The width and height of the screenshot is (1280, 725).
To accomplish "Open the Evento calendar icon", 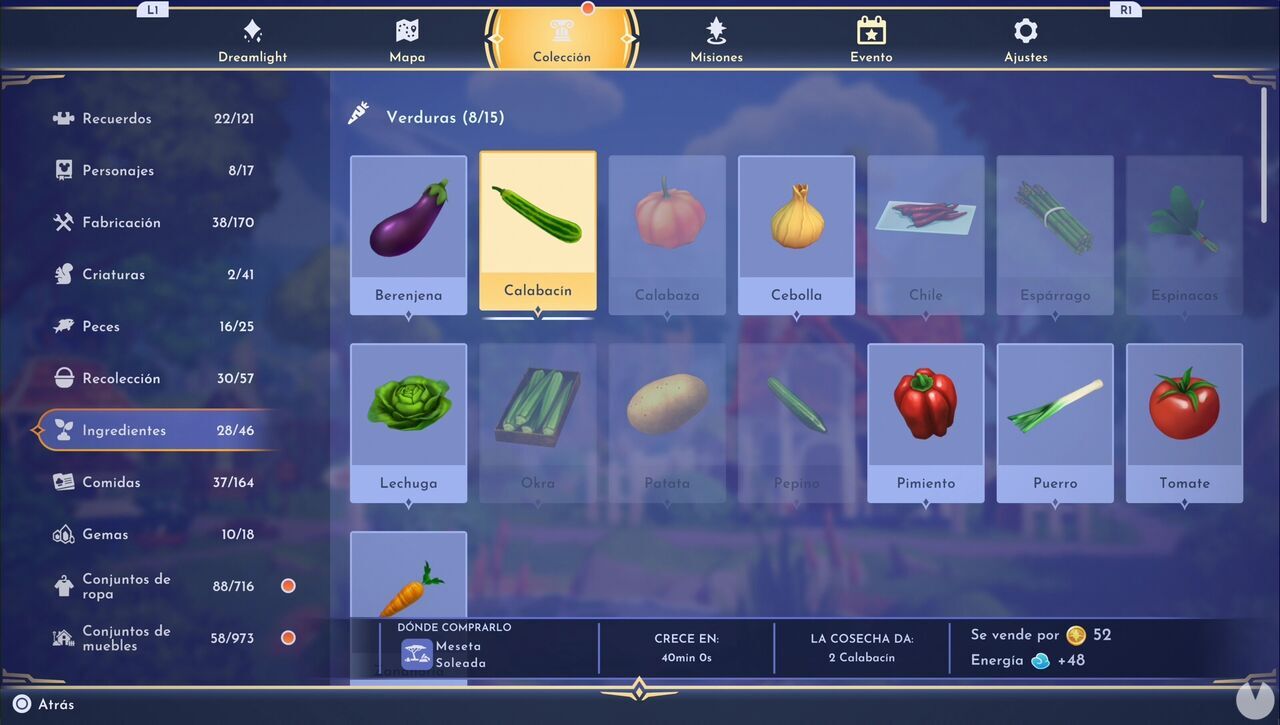I will 870,32.
